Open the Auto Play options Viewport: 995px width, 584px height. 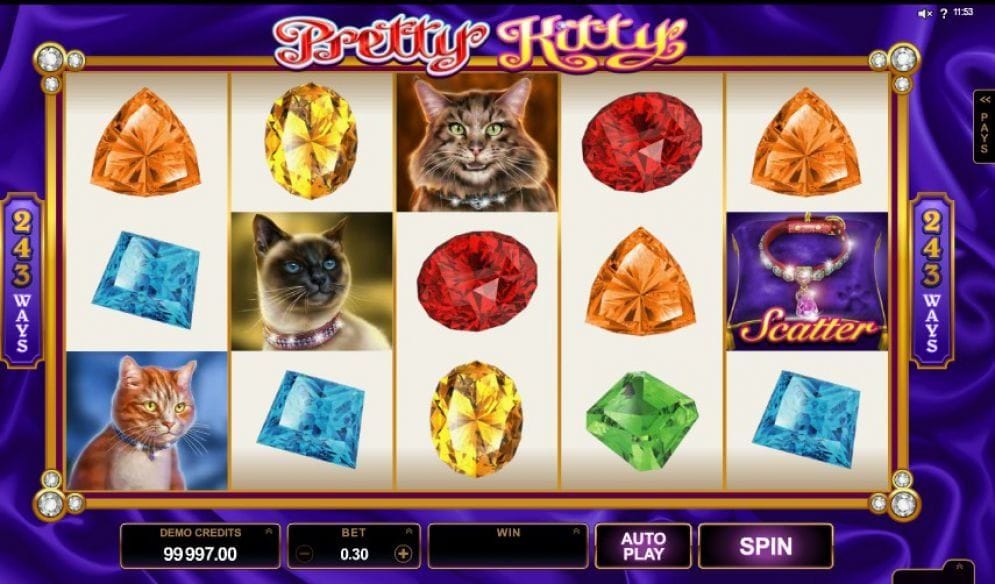(x=642, y=546)
